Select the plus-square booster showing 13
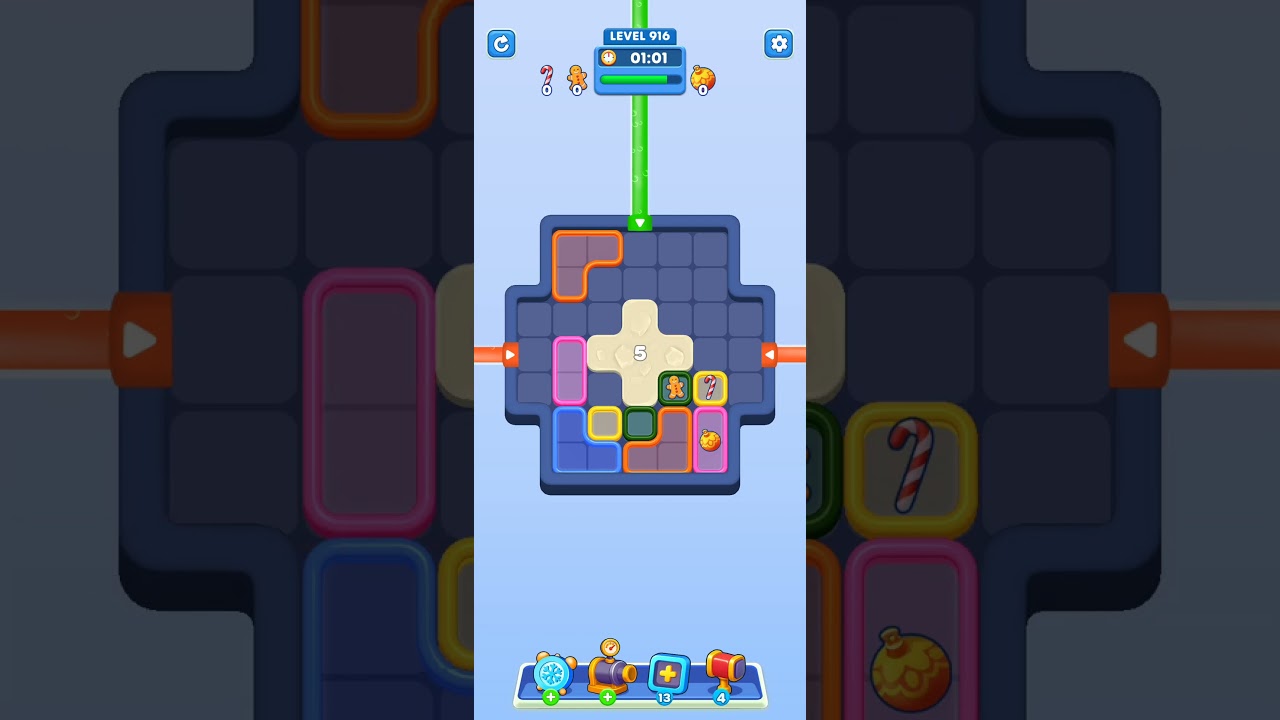The height and width of the screenshot is (720, 1280). [x=668, y=675]
